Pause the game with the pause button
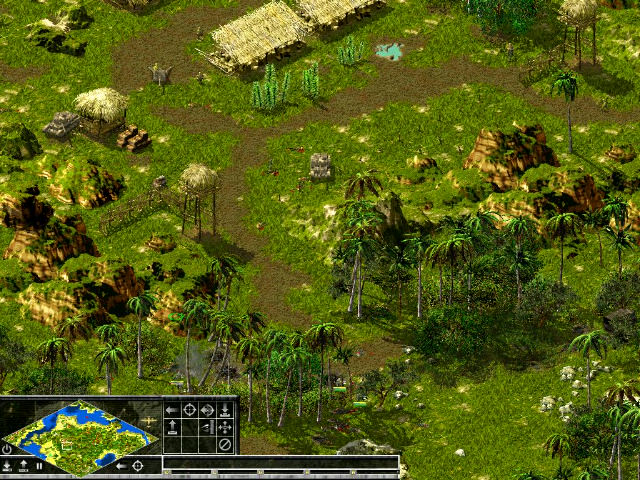Screen dimensions: 640x480 click(39, 466)
